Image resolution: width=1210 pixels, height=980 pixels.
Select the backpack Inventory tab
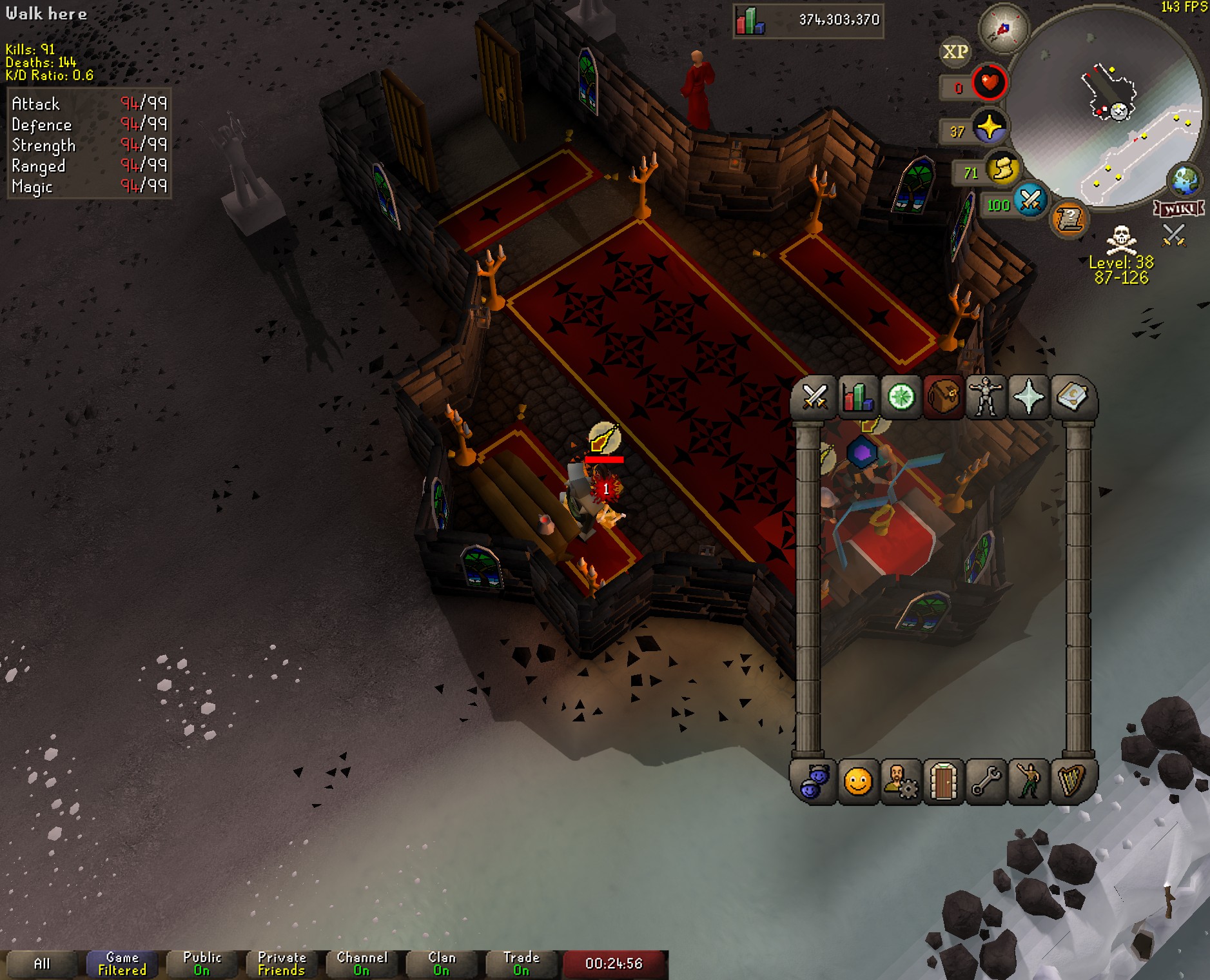click(x=944, y=397)
